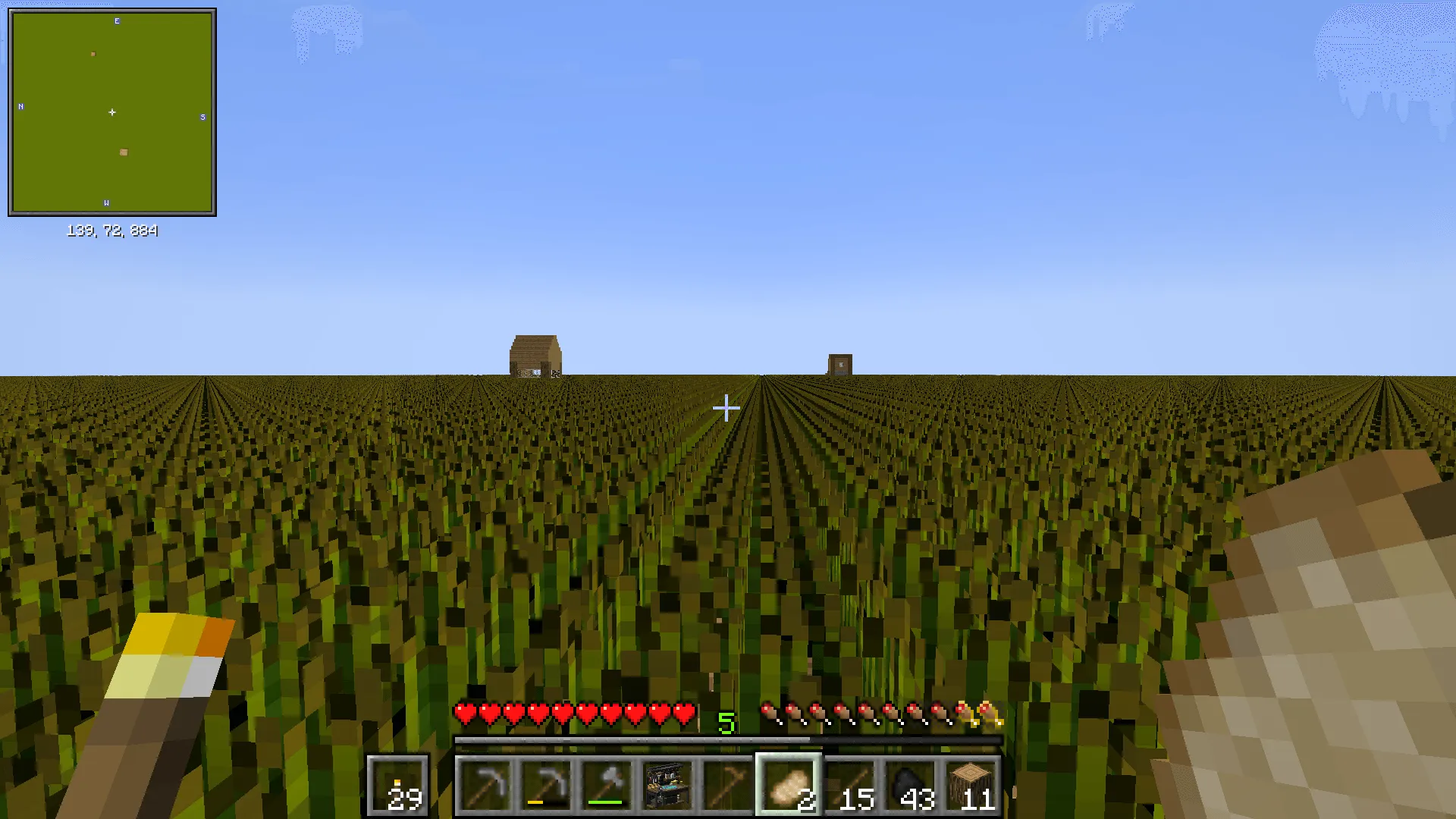The height and width of the screenshot is (819, 1456).
Task: Click the S compass marker on the minimap
Action: (202, 118)
